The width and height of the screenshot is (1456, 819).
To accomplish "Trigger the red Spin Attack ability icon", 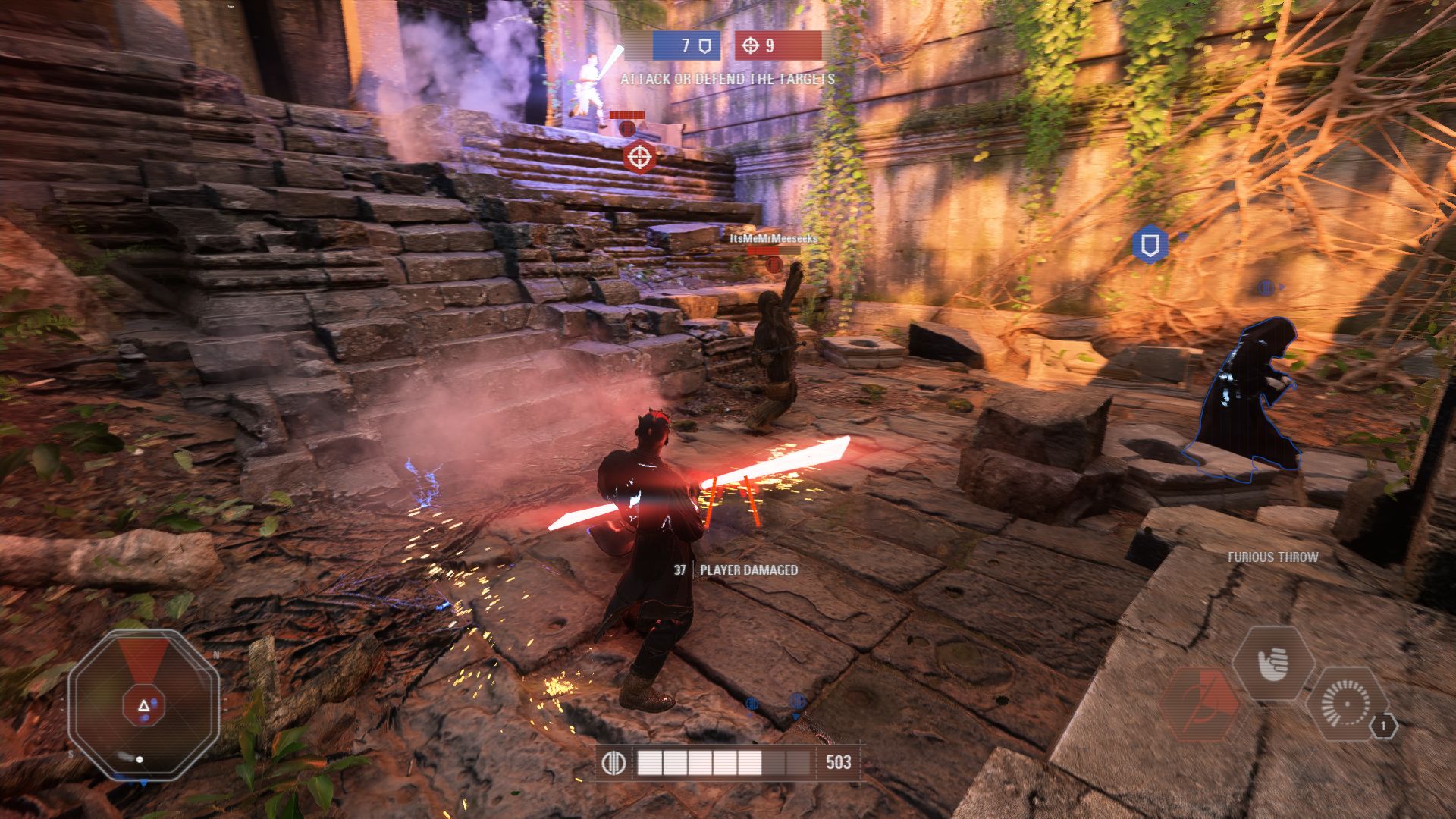I will pos(1200,703).
